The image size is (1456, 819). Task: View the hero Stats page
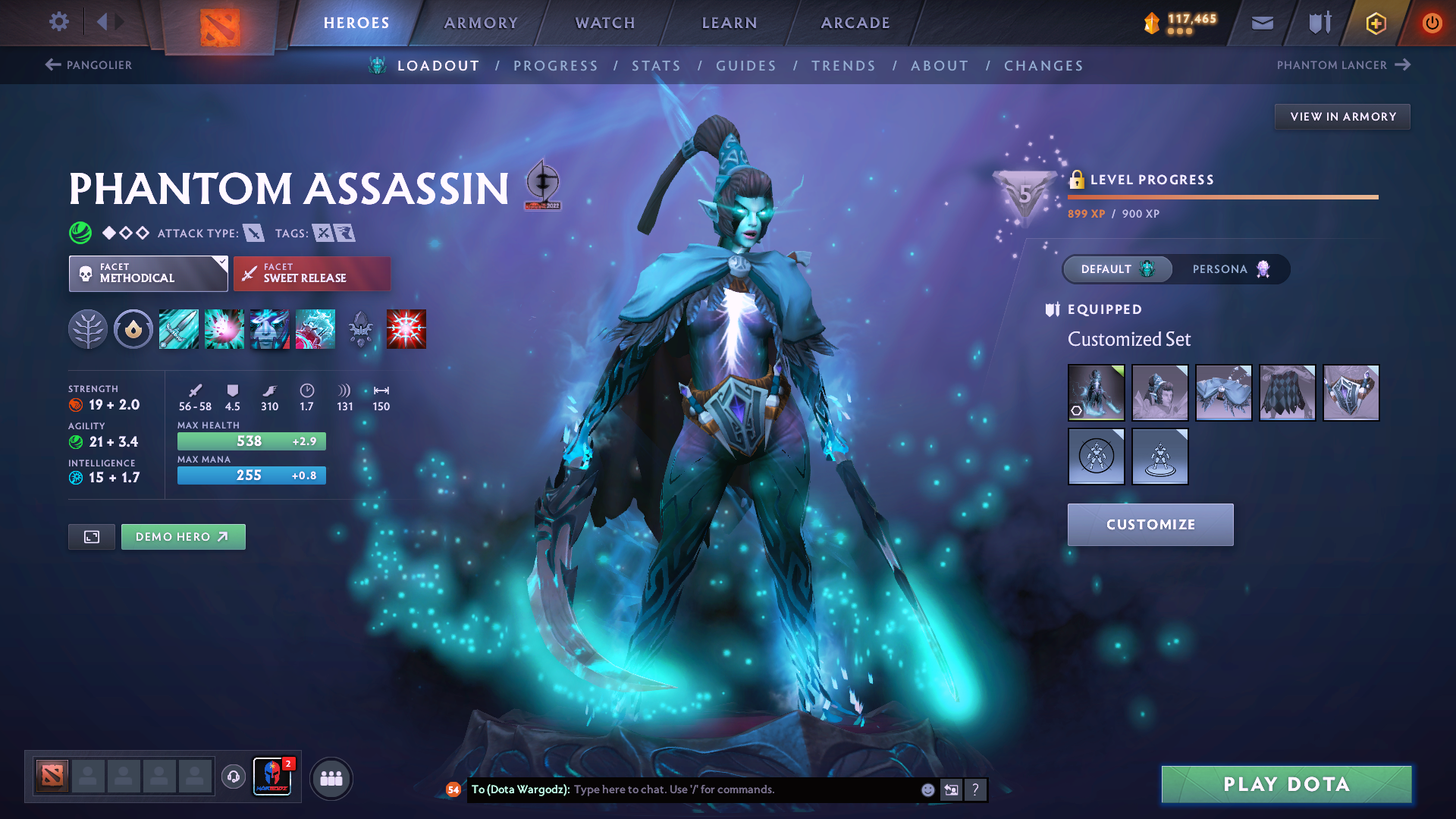click(656, 66)
